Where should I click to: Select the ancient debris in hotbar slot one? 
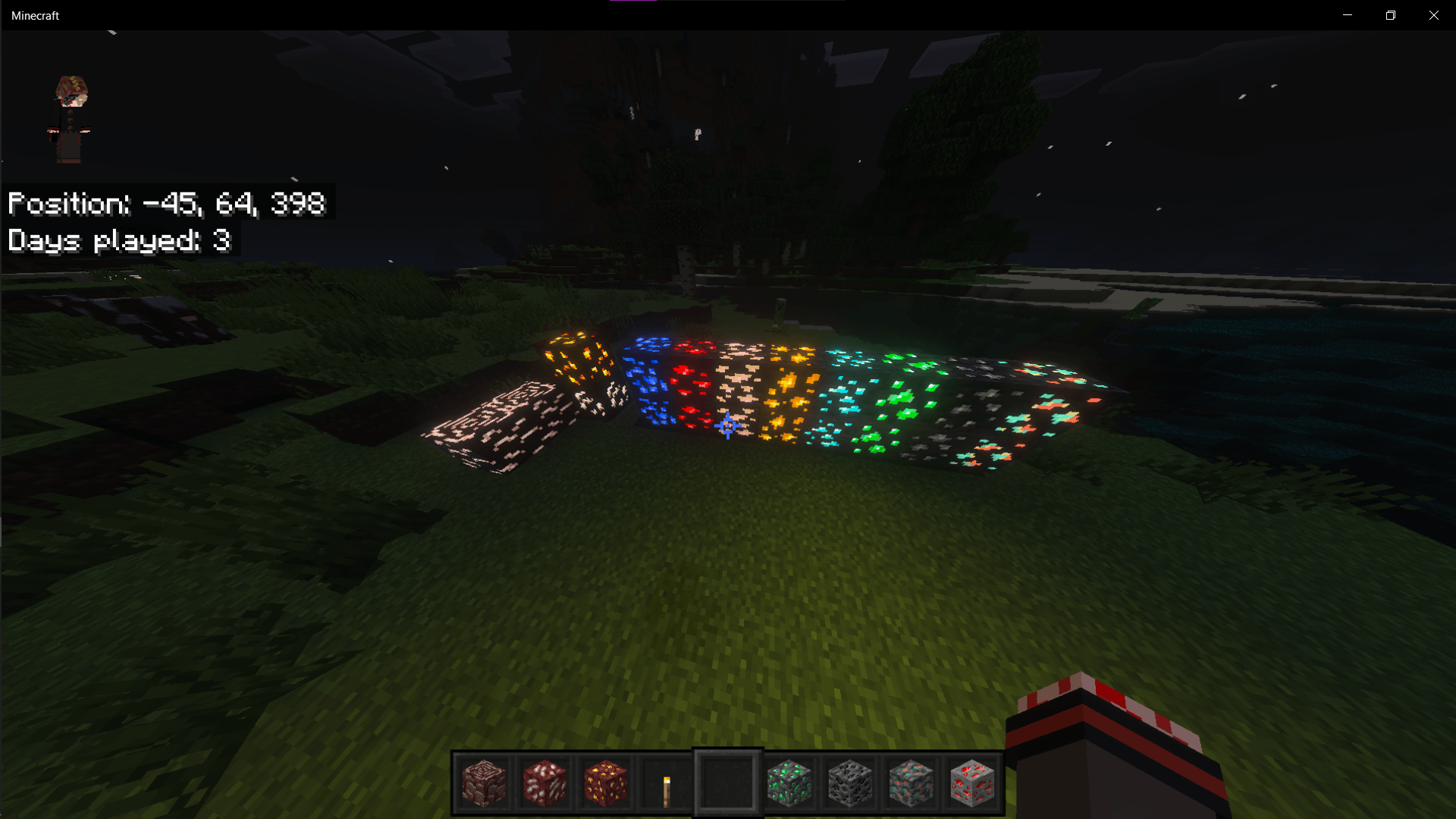click(483, 783)
